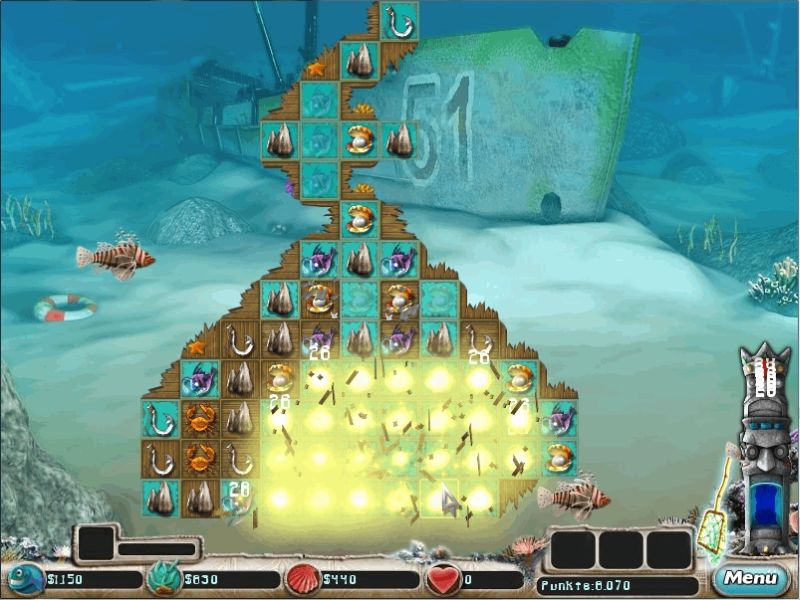Select the purple fish tile on board's right edge

tap(559, 418)
